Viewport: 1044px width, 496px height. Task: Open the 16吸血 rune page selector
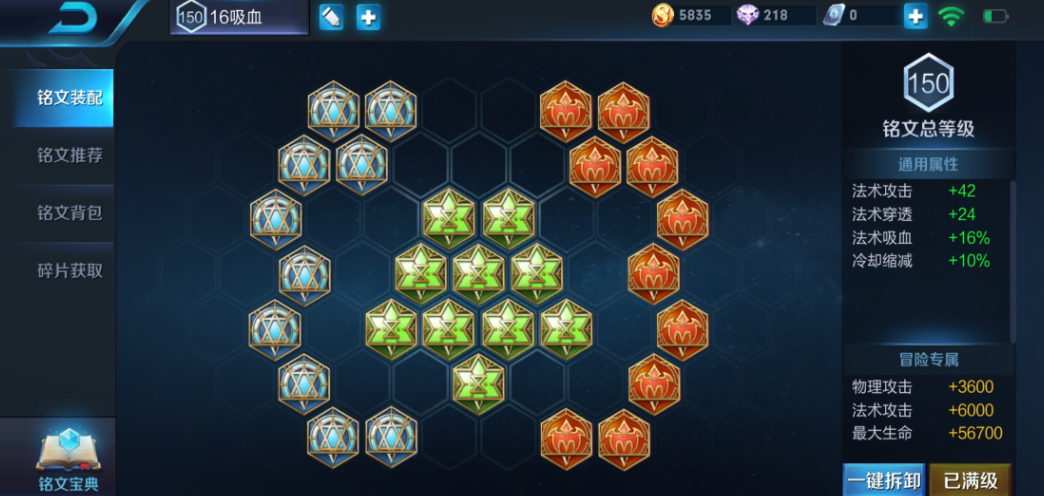click(x=238, y=17)
